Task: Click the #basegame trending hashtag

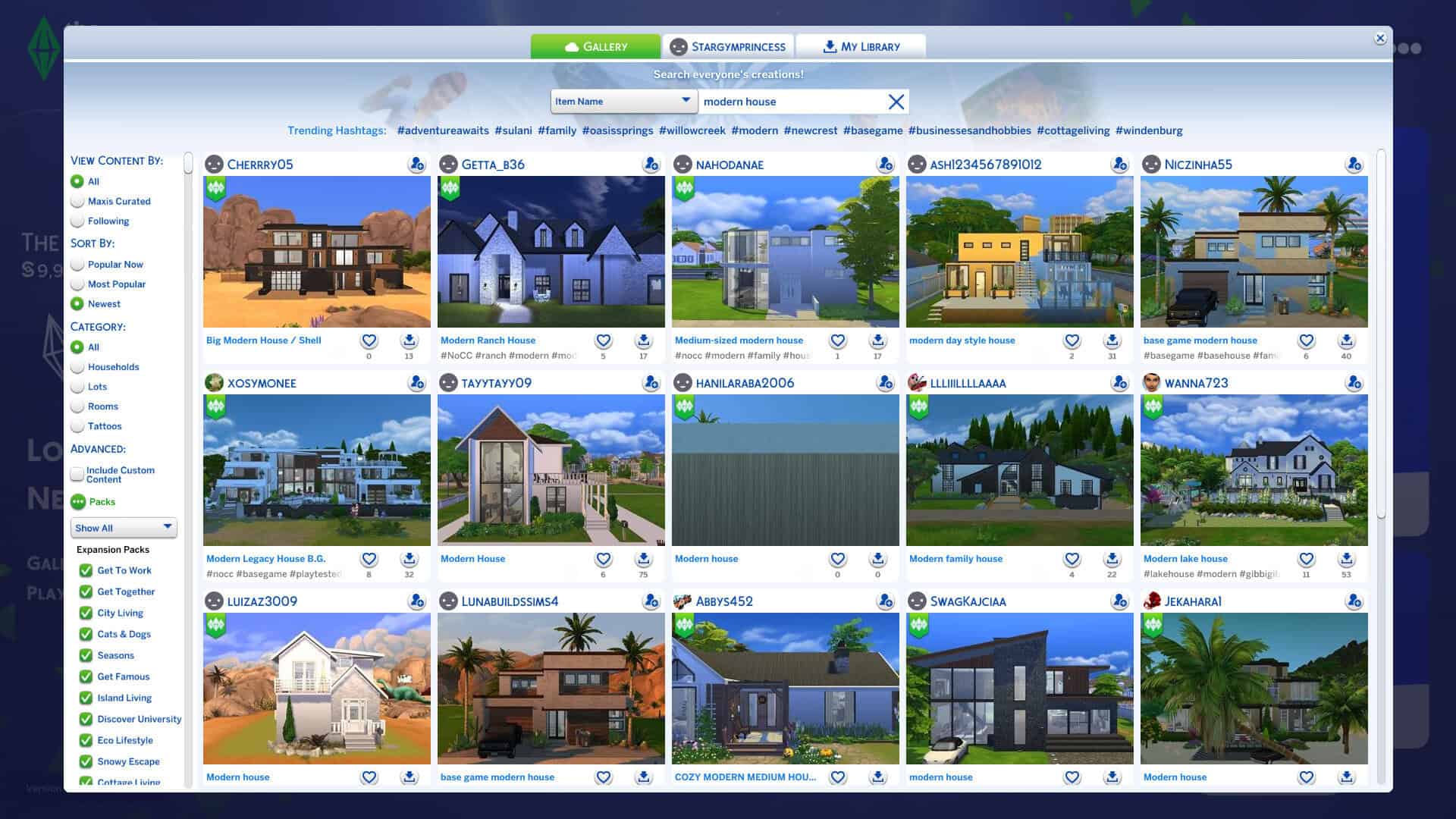Action: 874,130
